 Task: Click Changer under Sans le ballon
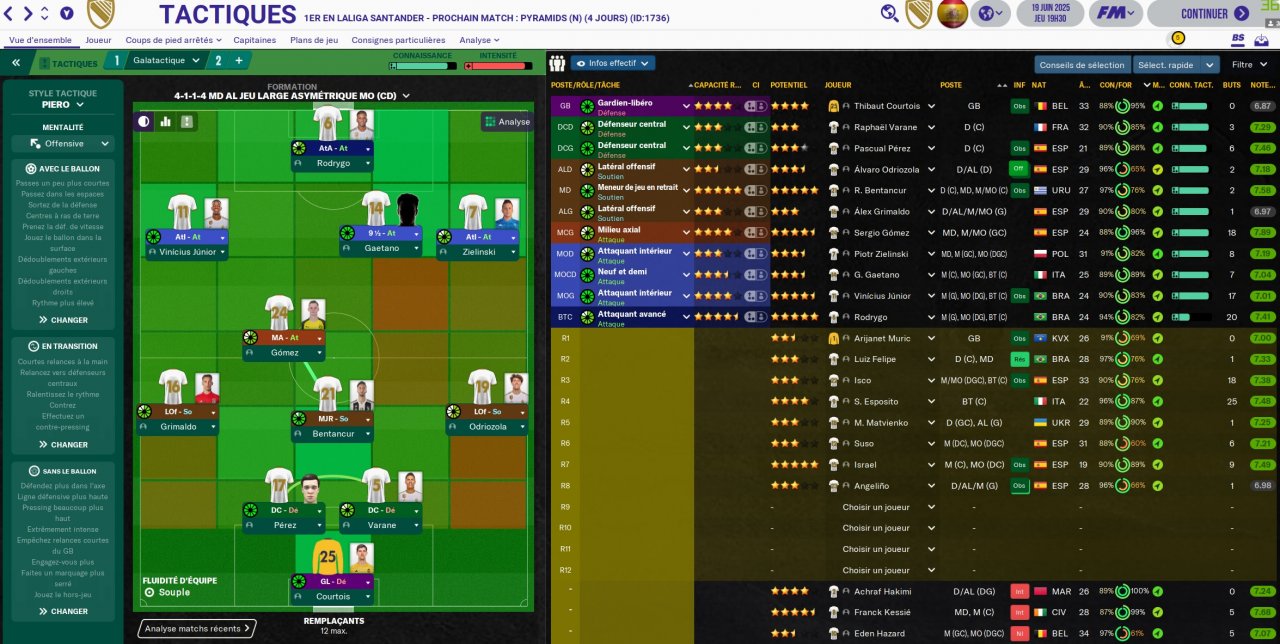coord(63,611)
